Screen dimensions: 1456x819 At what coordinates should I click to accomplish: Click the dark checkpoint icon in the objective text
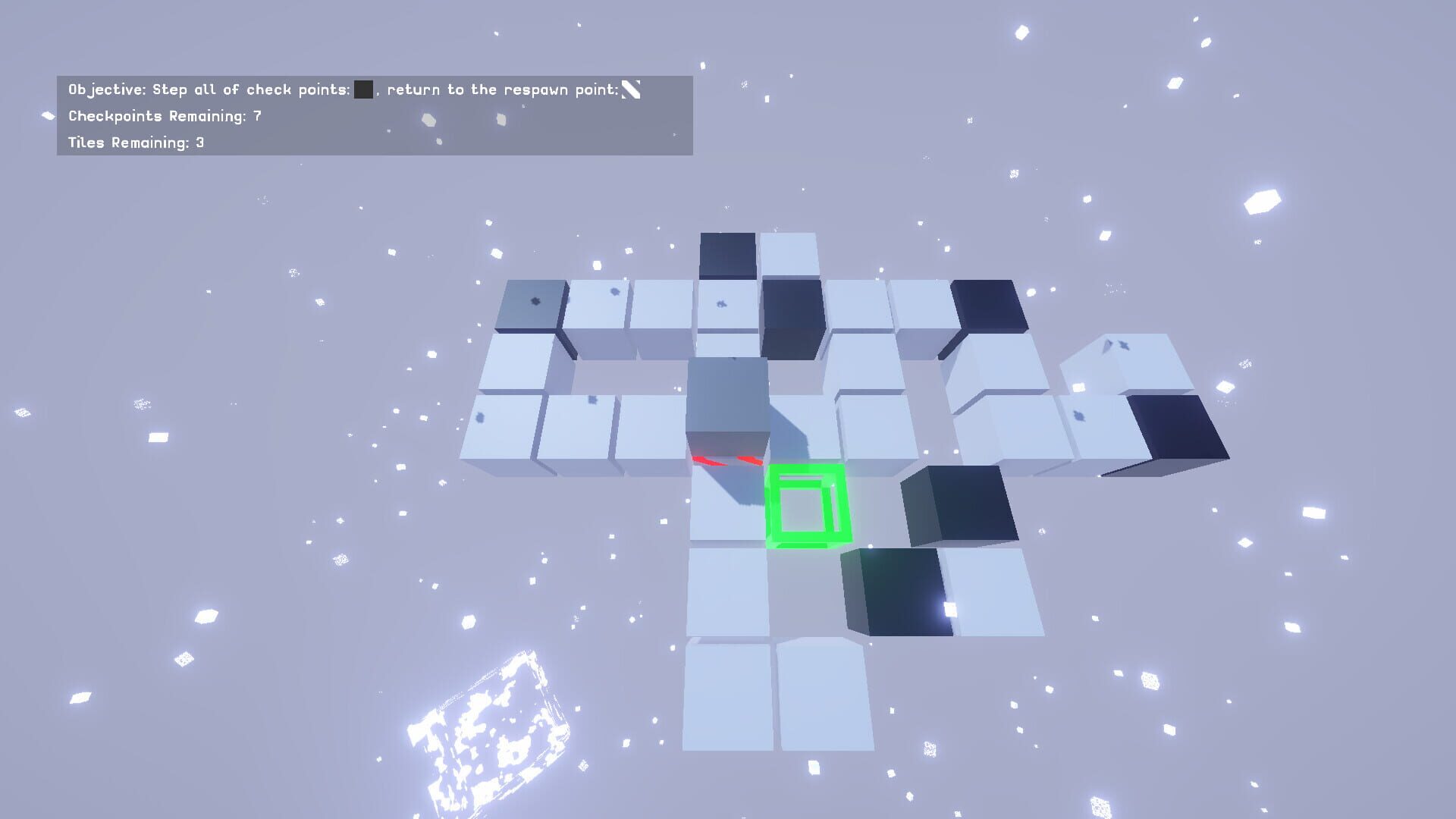362,89
